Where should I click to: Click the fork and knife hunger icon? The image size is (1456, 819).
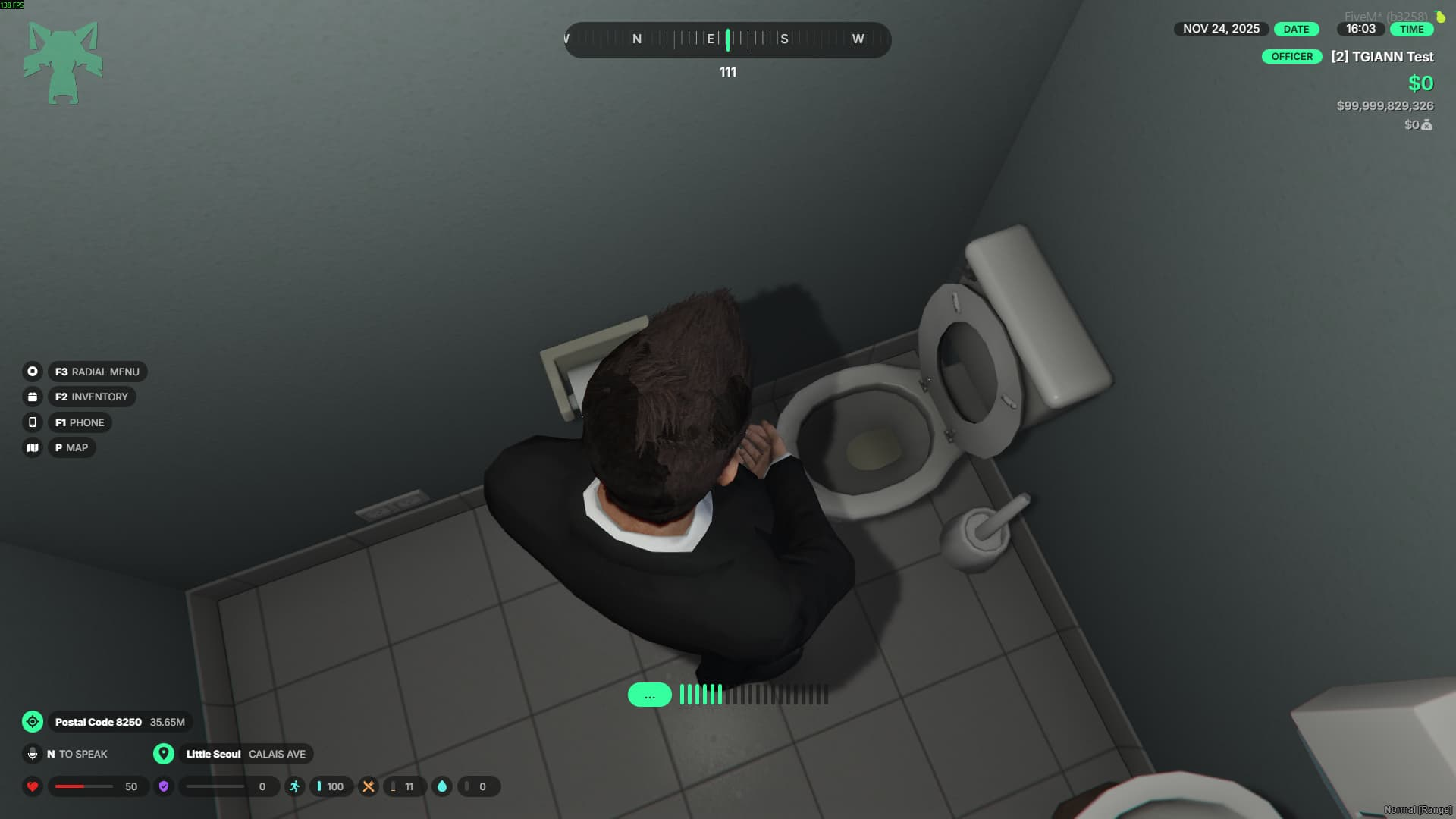(x=369, y=786)
